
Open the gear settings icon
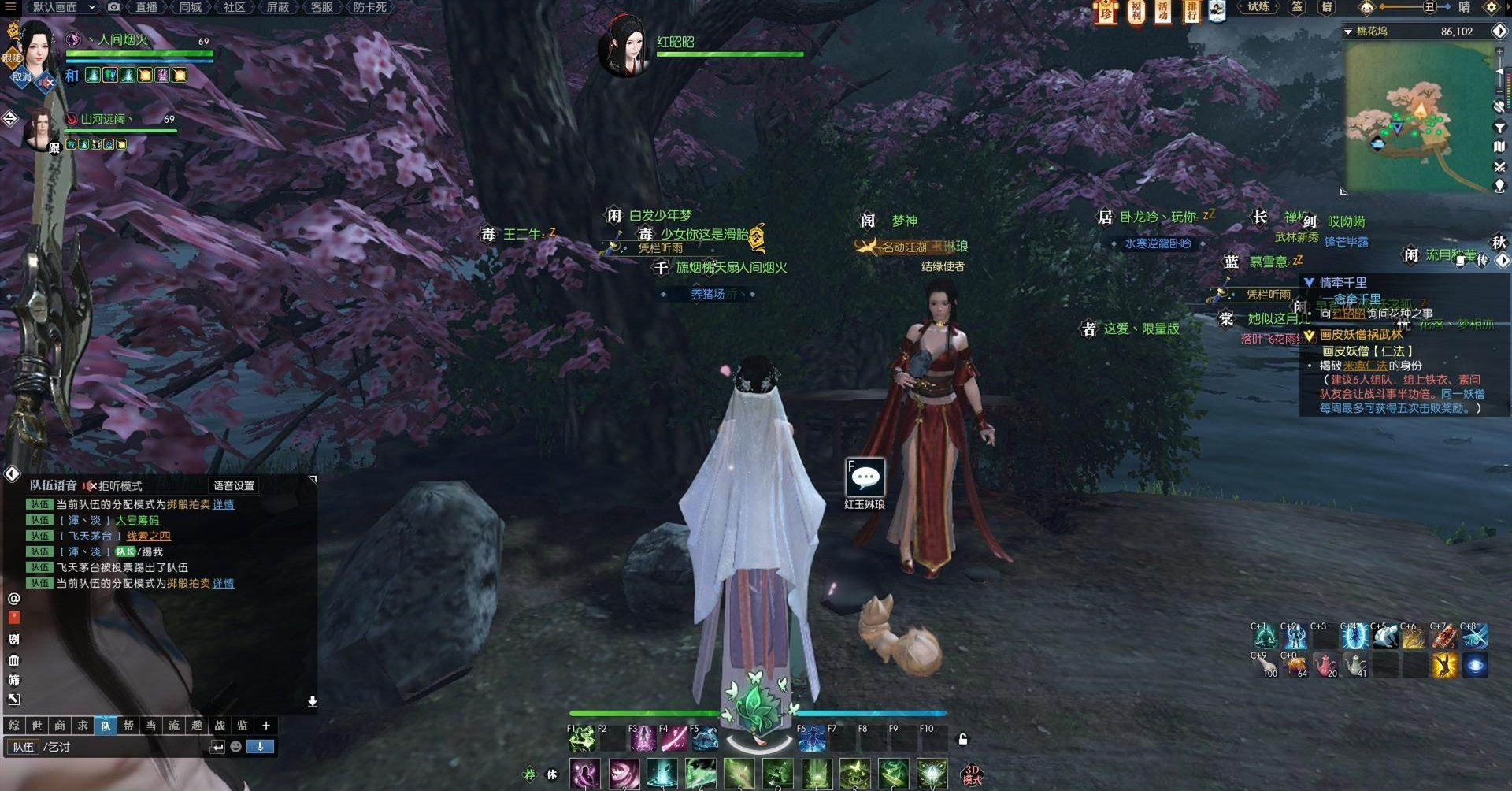pos(1491,7)
